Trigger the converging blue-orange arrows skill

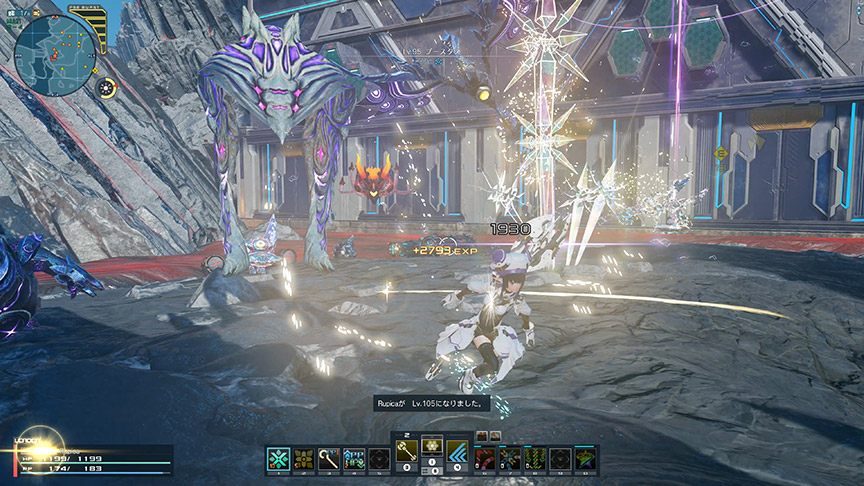coord(510,459)
